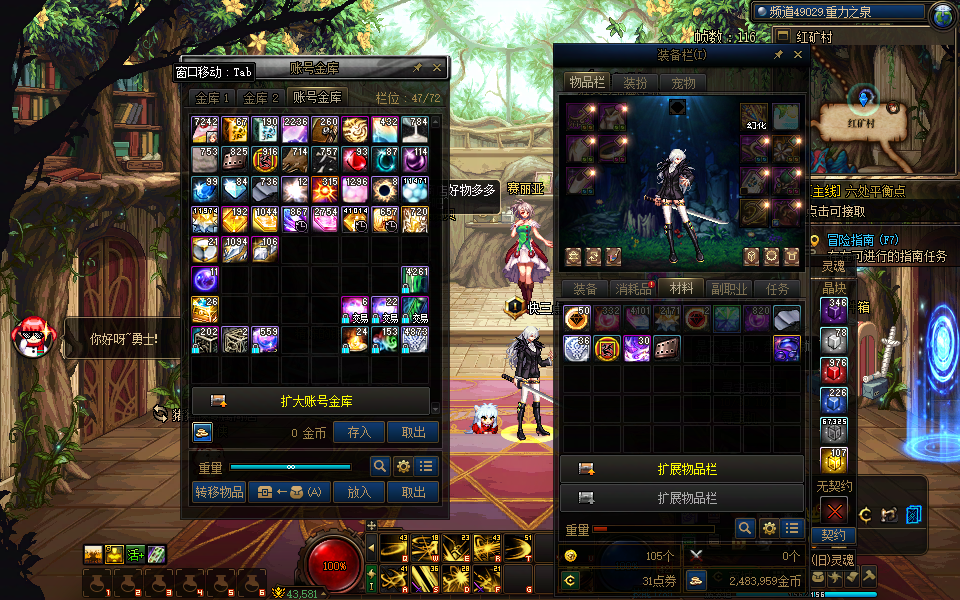Viewport: 960px width, 600px height.
Task: Open the 冒险指南 adventure guide entry
Action: click(852, 240)
